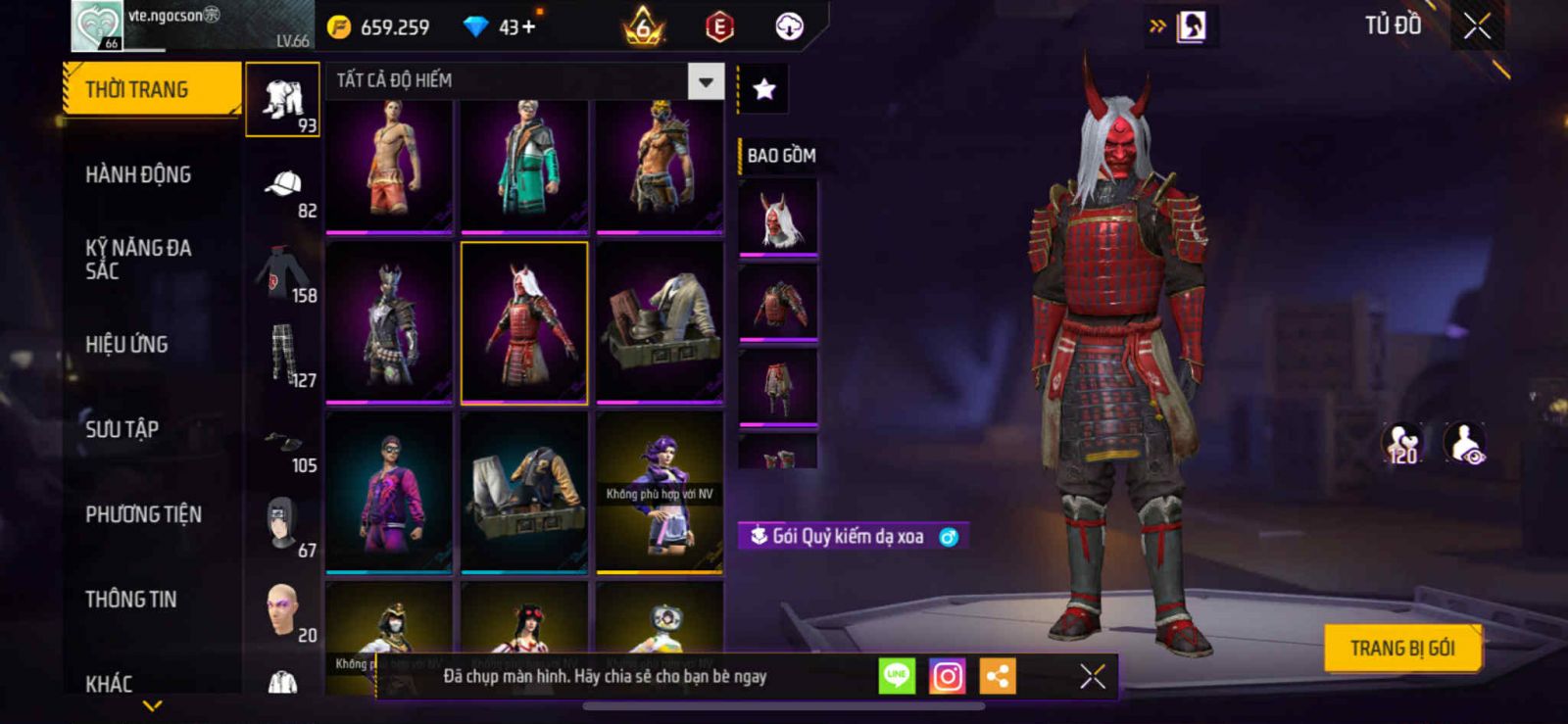The width and height of the screenshot is (1568, 724).
Task: Open the HIỆU ỨNG section
Action: click(x=126, y=345)
